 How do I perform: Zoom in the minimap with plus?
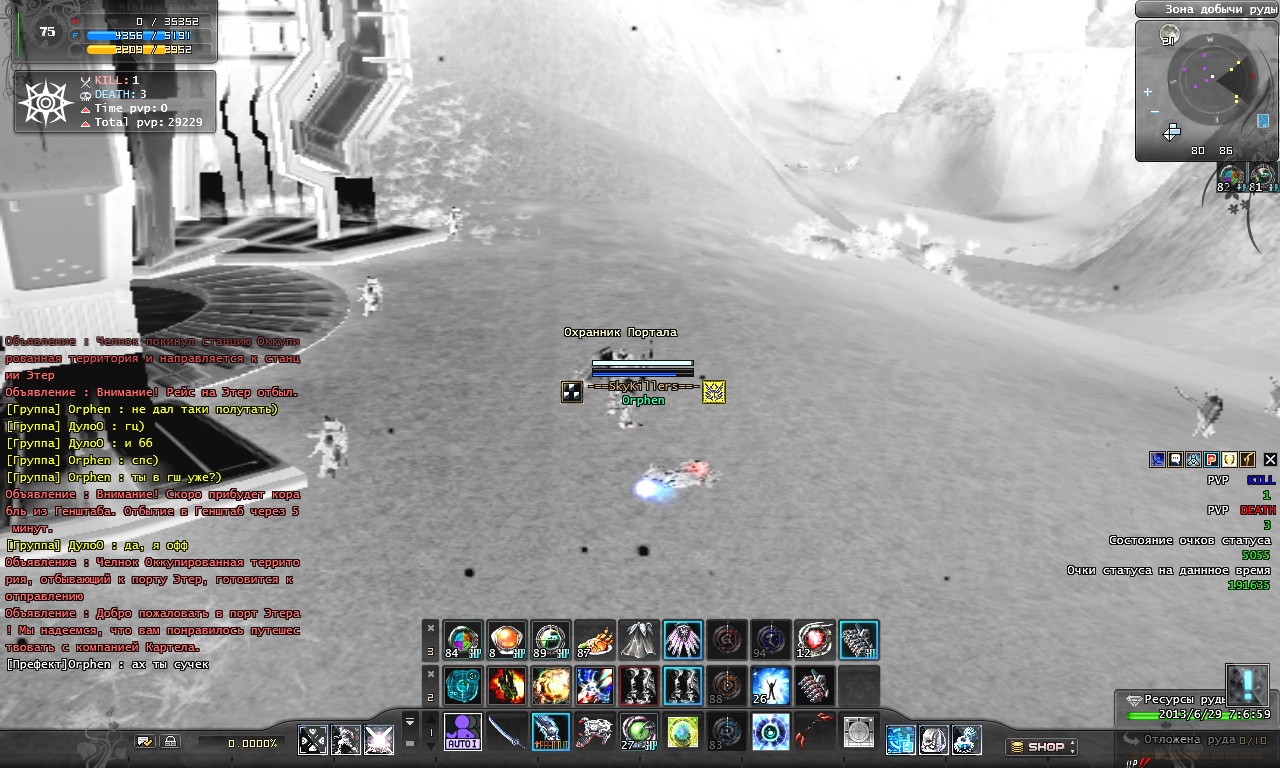1148,92
